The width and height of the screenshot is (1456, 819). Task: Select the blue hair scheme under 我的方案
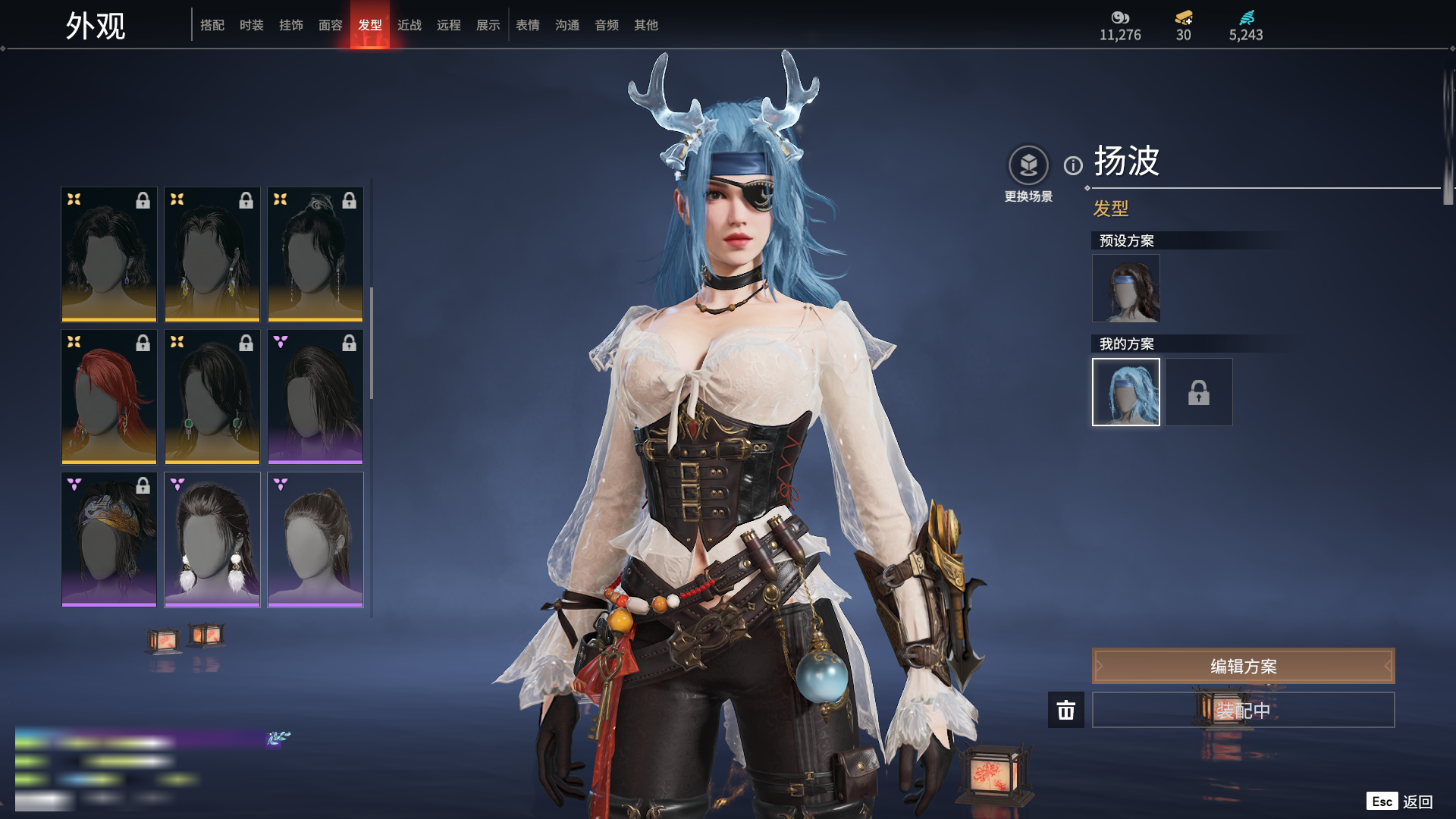point(1125,392)
